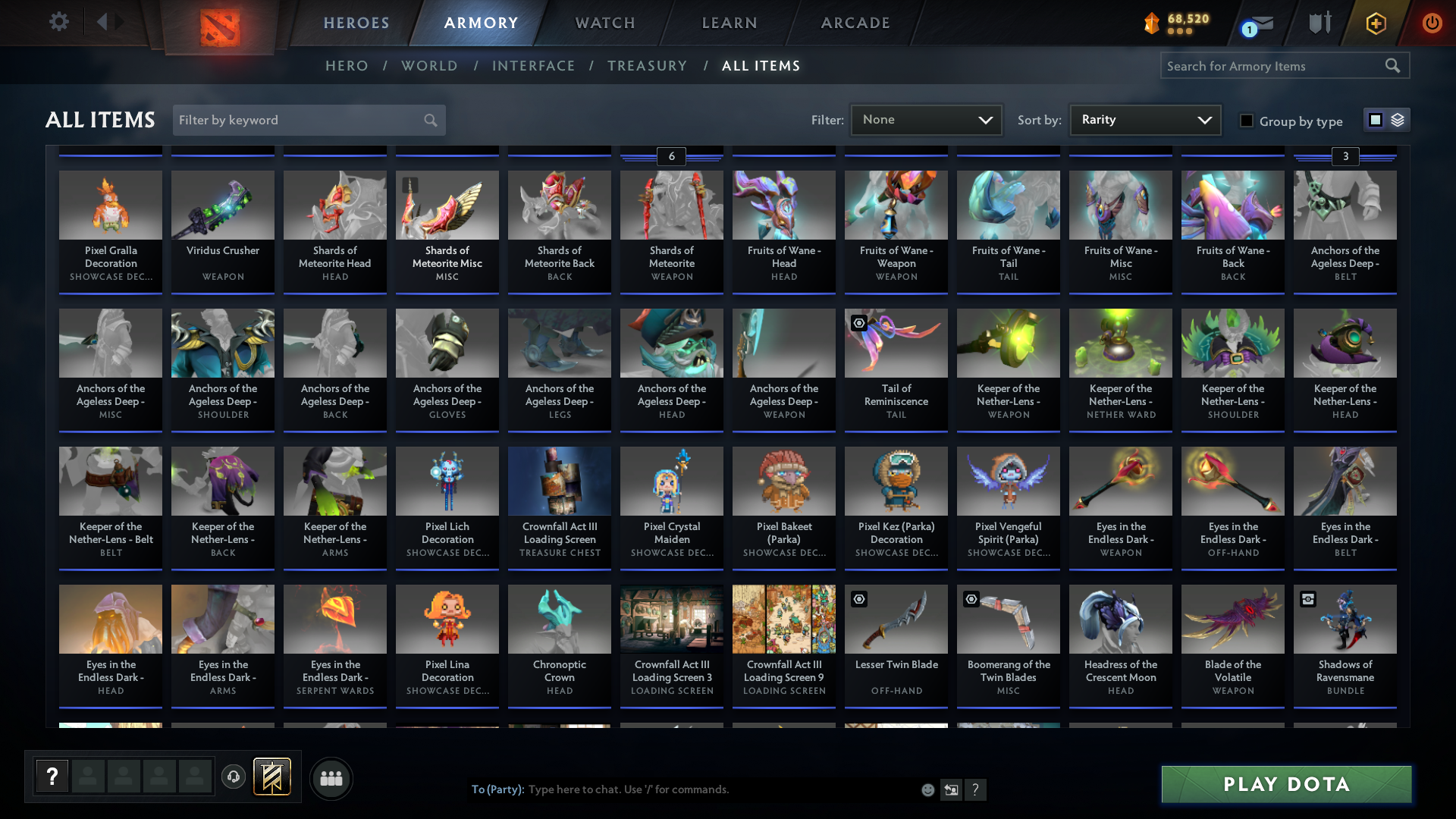
Task: Click the PLAY DOTA button
Action: [x=1285, y=784]
